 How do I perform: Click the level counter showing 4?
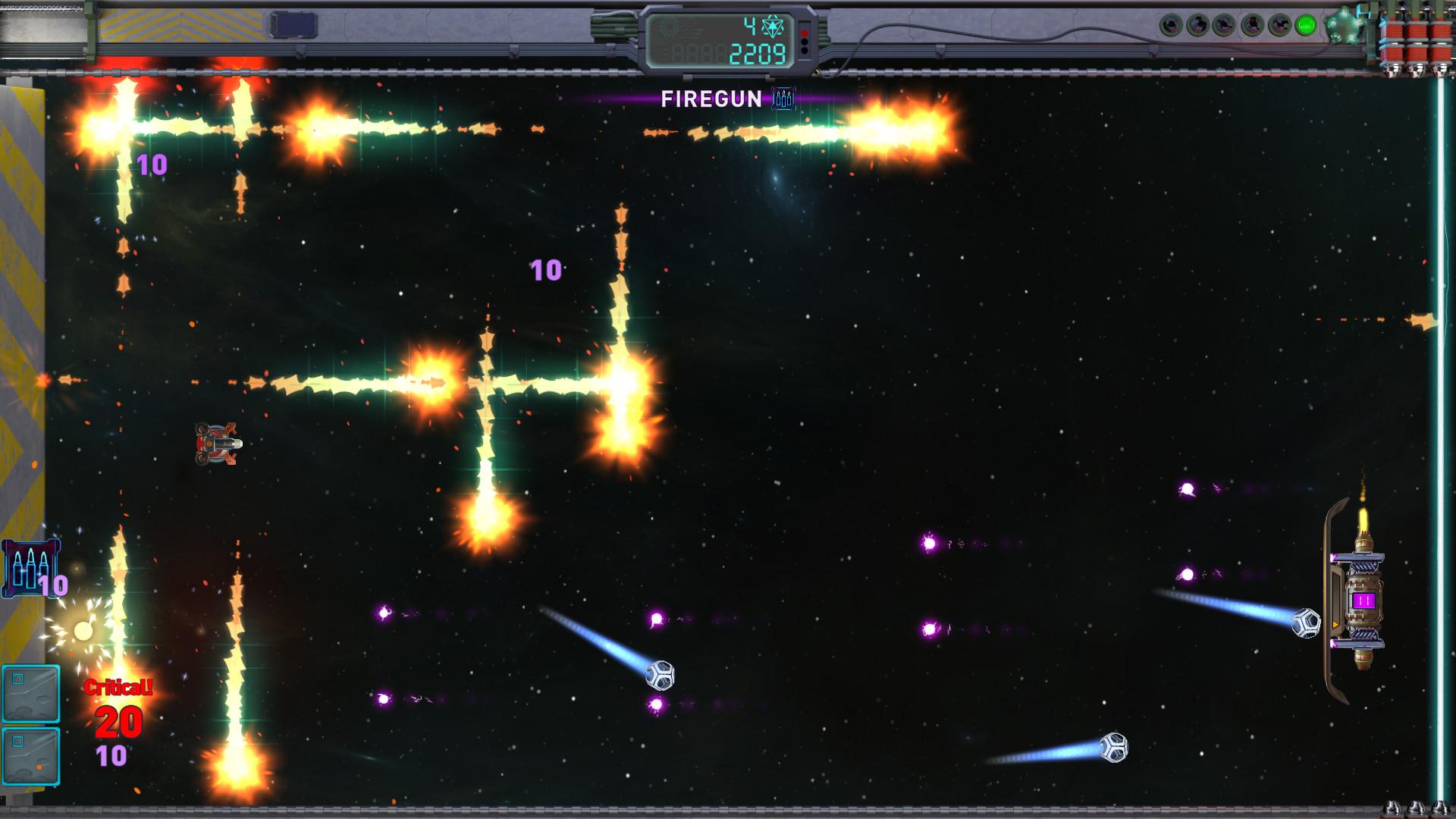click(749, 25)
